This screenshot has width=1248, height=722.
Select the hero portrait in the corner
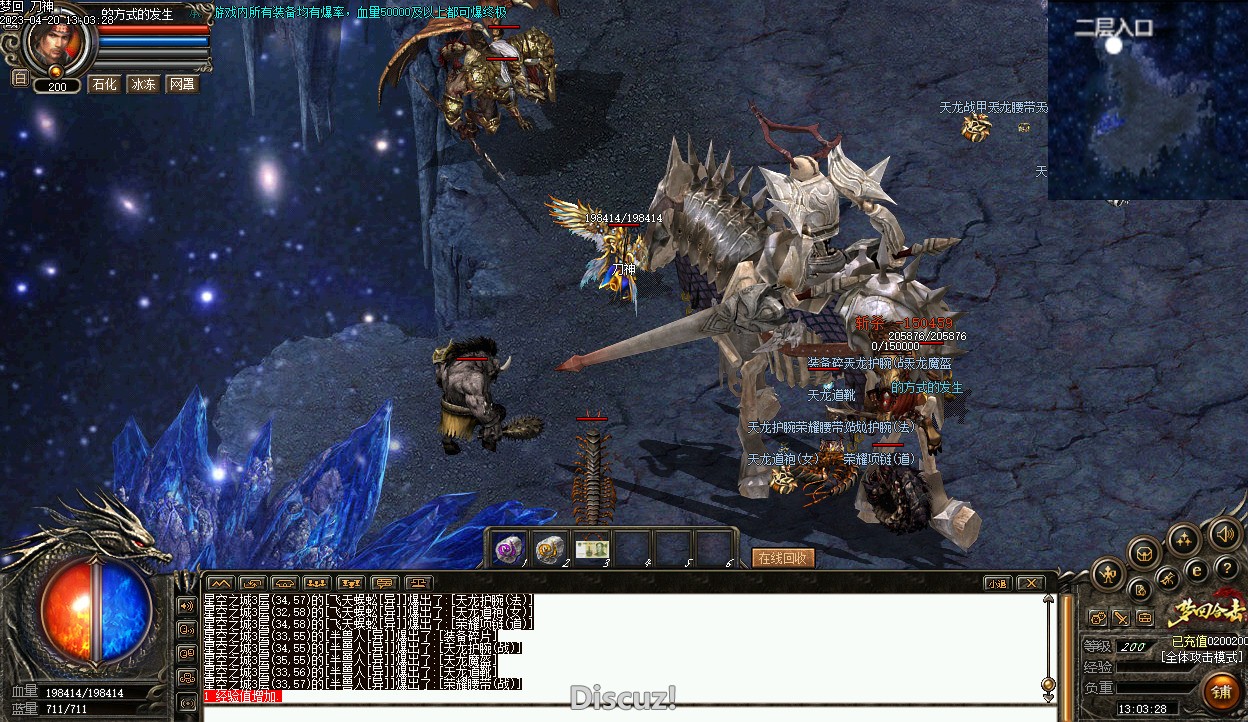coord(55,40)
